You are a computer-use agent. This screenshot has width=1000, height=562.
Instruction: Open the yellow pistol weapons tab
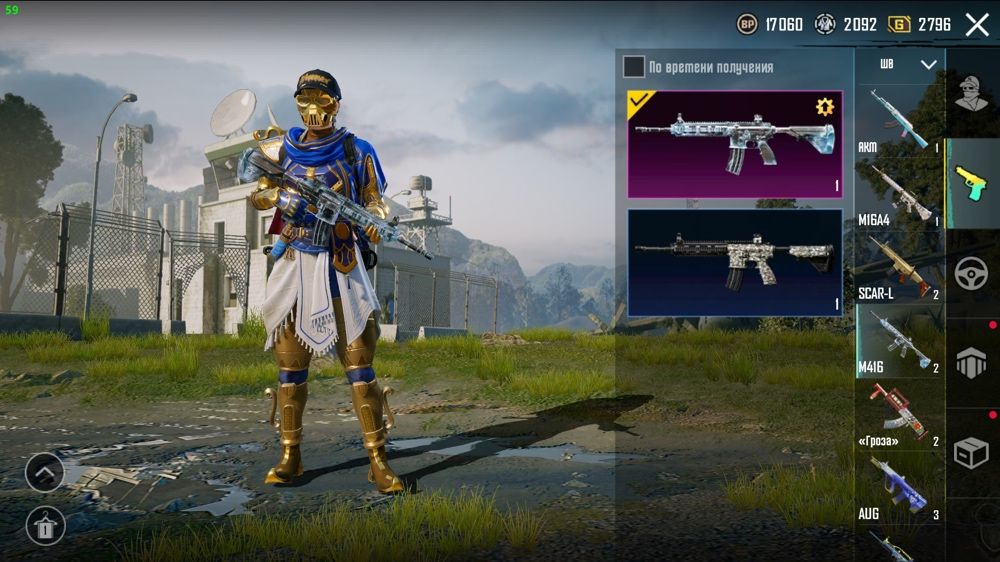(971, 184)
